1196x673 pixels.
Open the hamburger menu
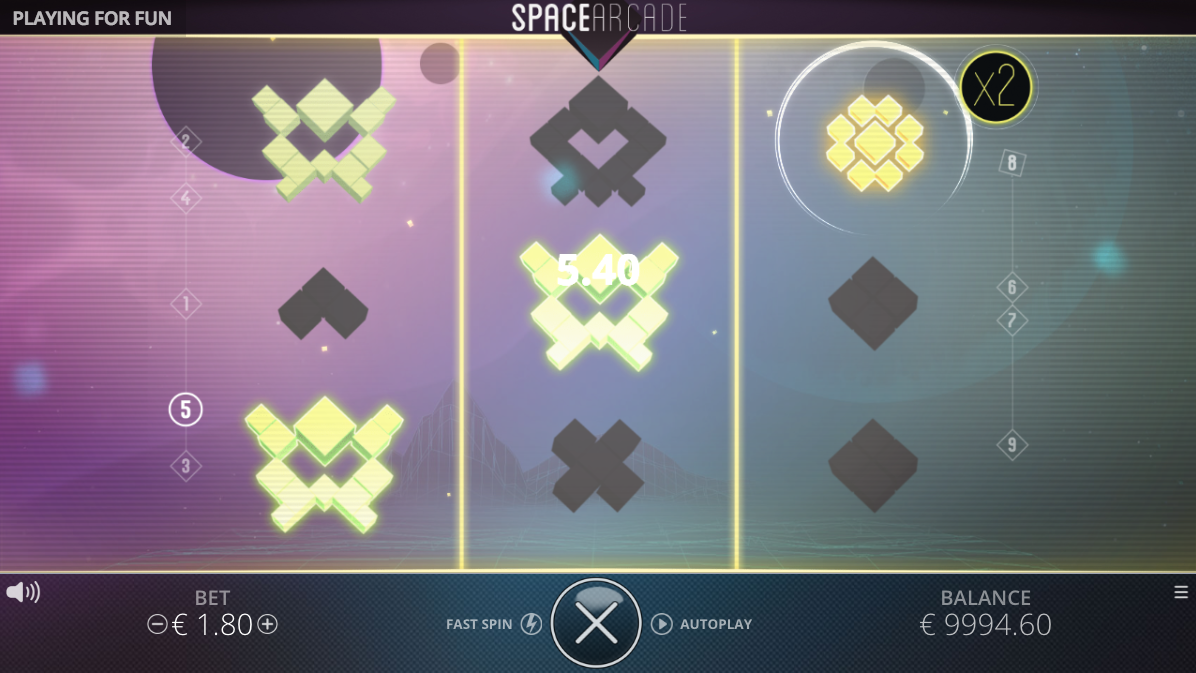(1181, 592)
